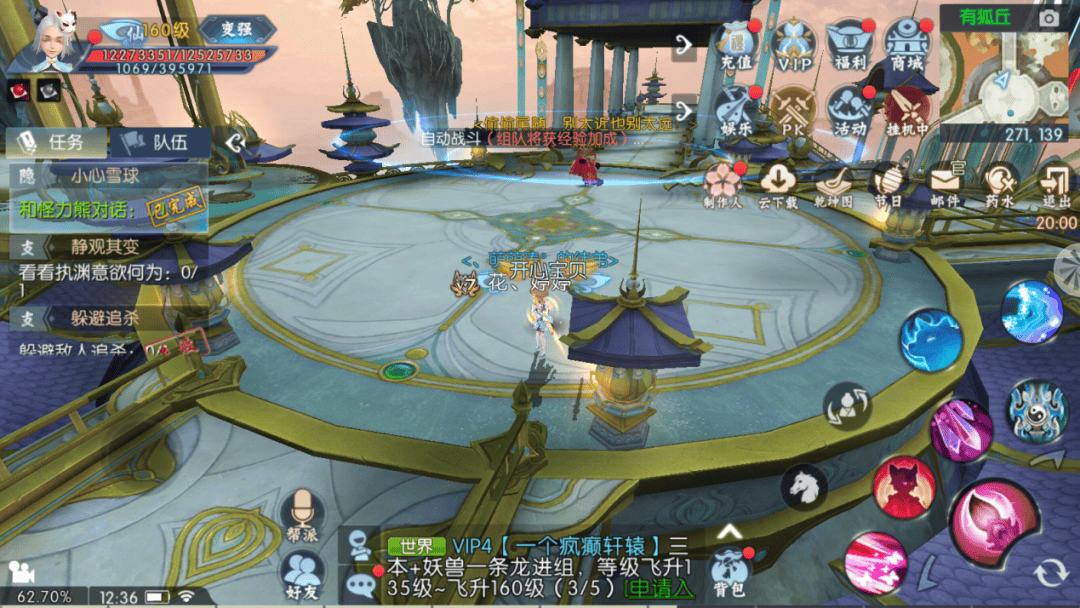Activate the 帮派 guild voice button
This screenshot has height=608, width=1080.
pos(301,517)
